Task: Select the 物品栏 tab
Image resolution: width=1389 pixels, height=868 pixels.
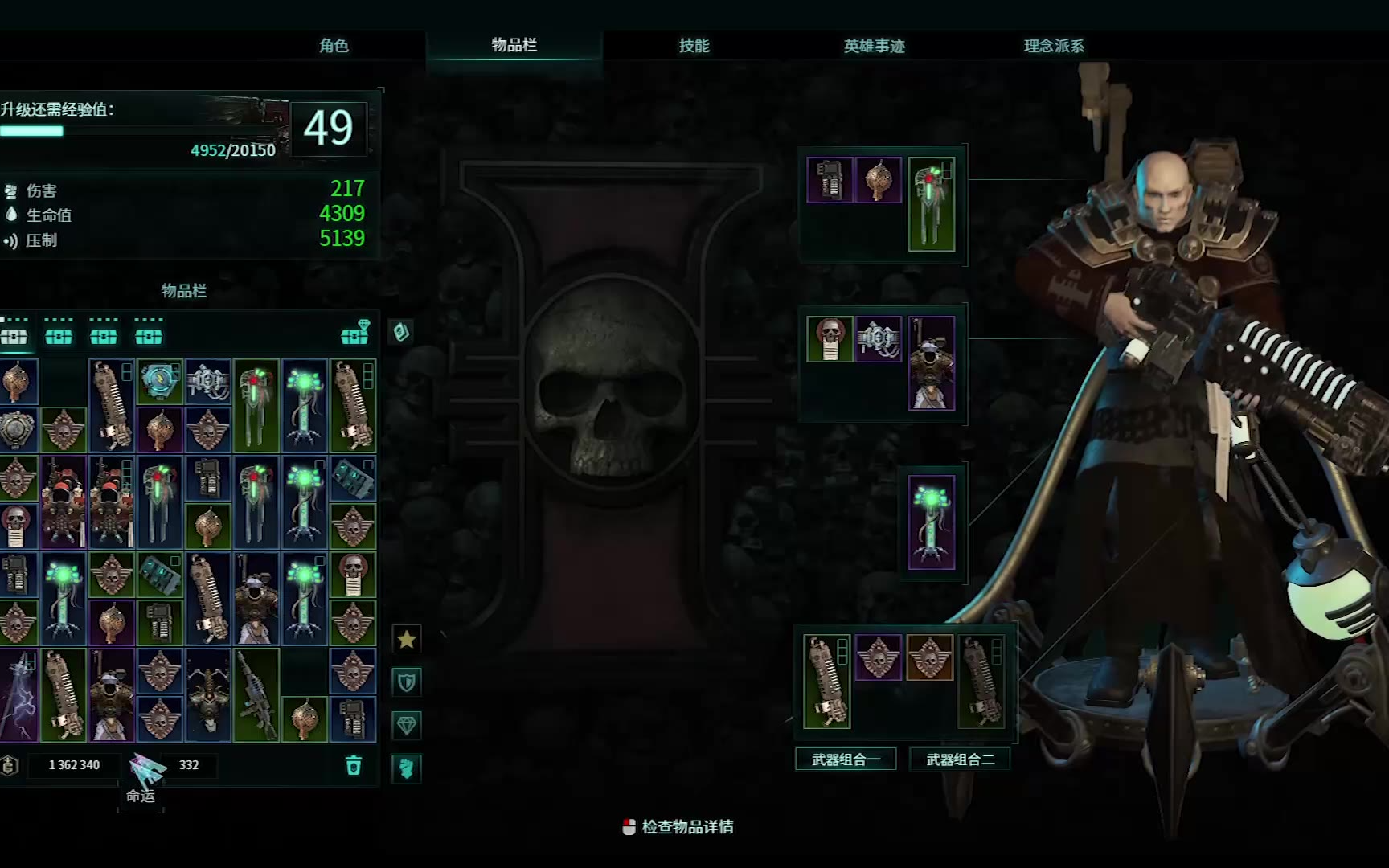Action: click(514, 45)
